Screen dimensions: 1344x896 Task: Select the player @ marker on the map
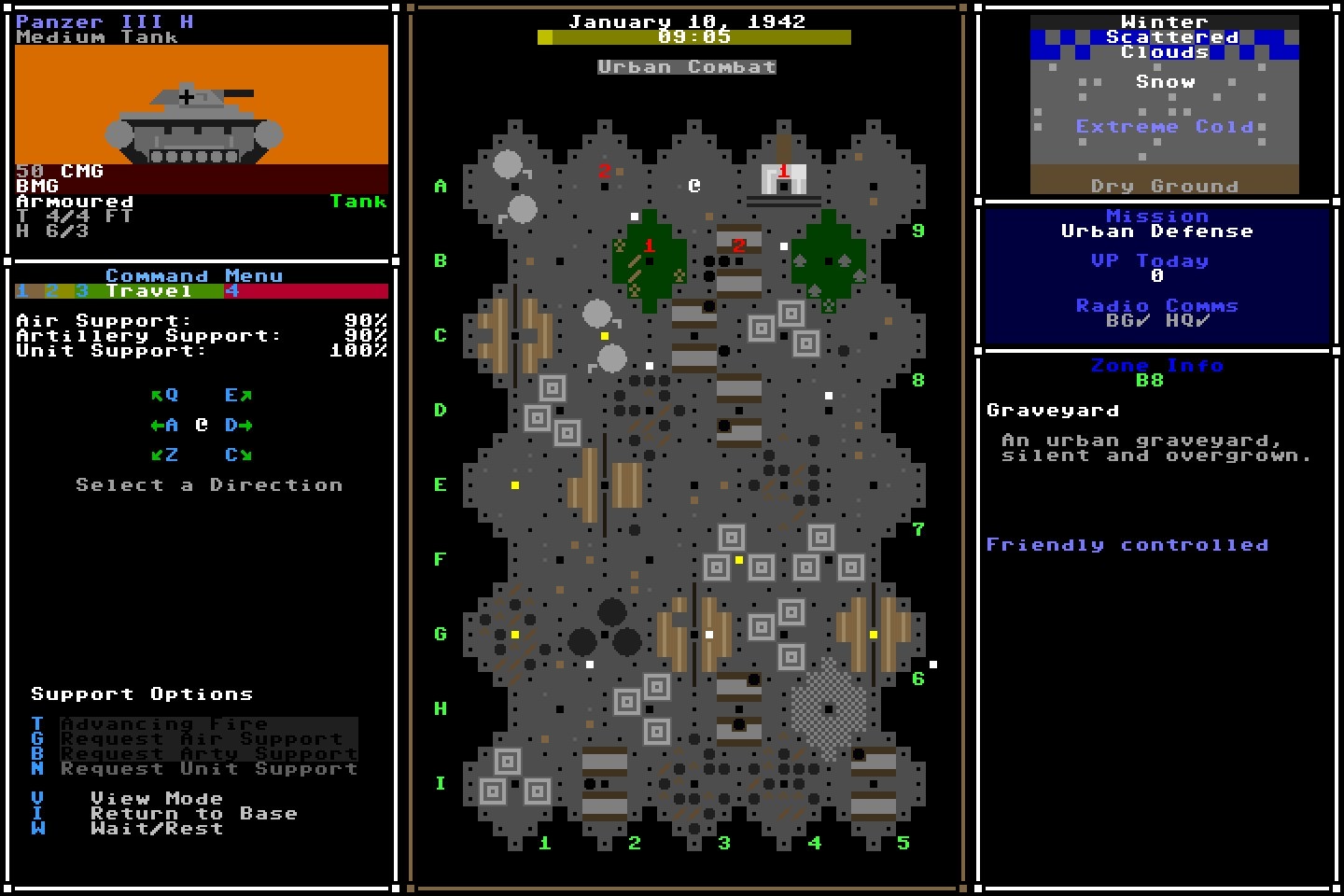693,186
